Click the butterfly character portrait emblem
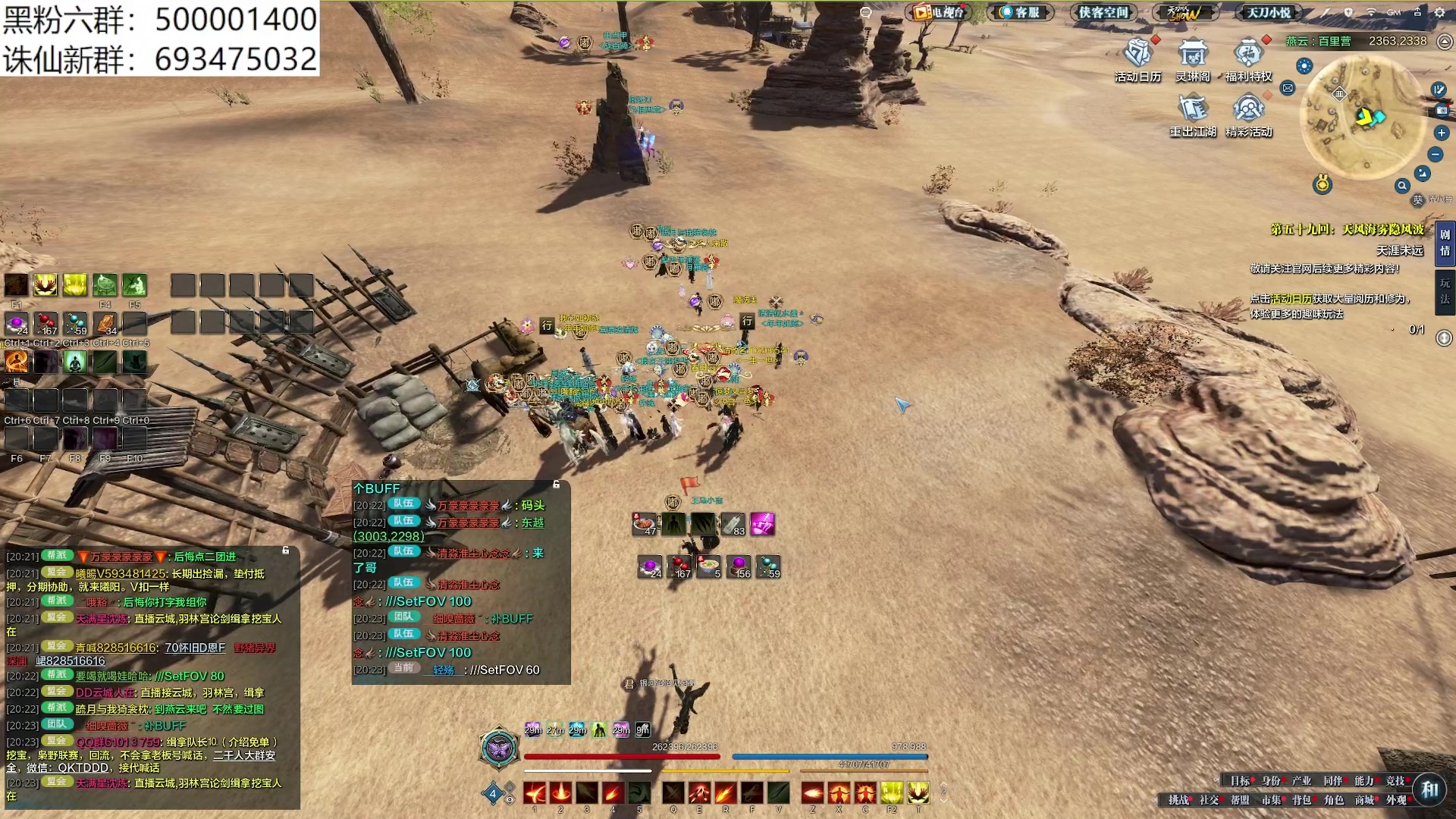Screen dimensions: 1456x819 499,749
